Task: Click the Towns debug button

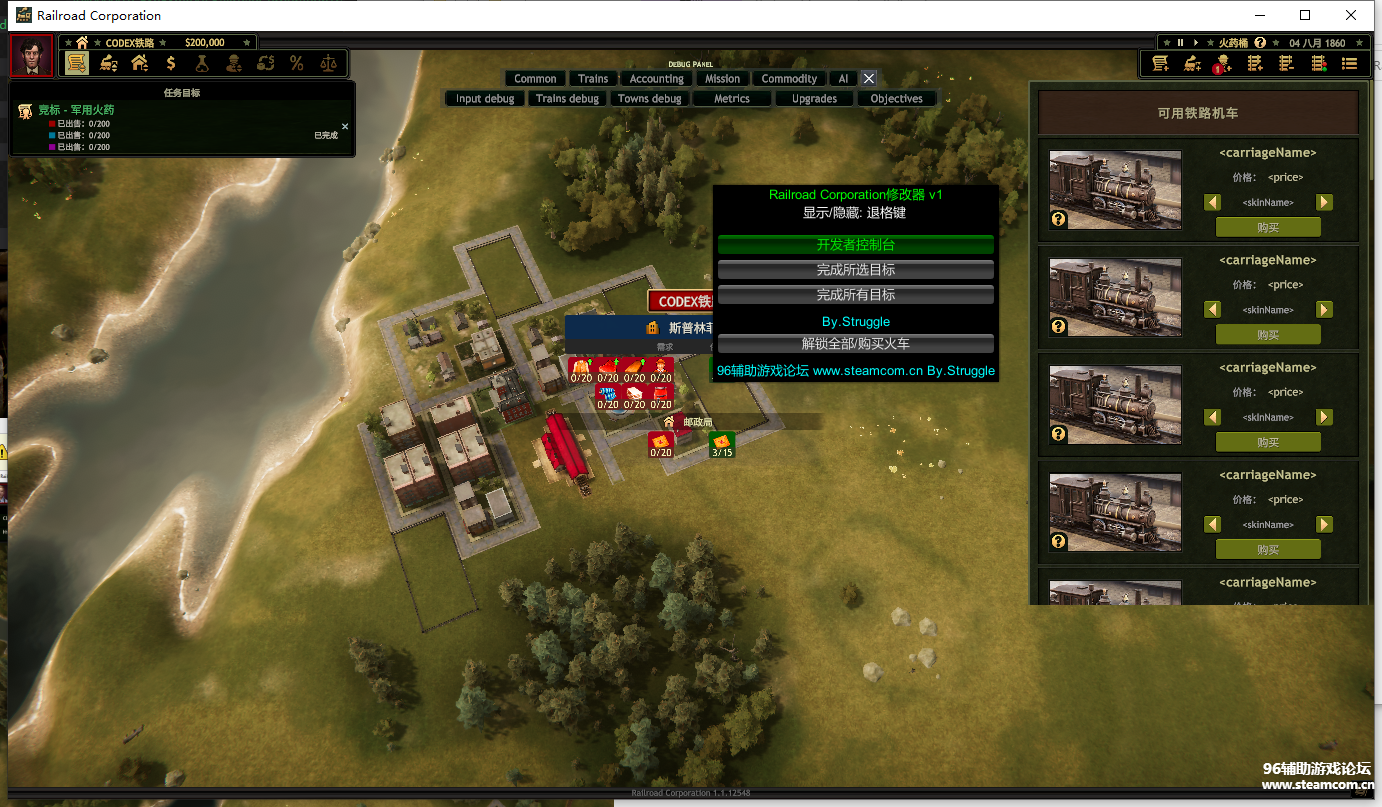Action: [649, 99]
